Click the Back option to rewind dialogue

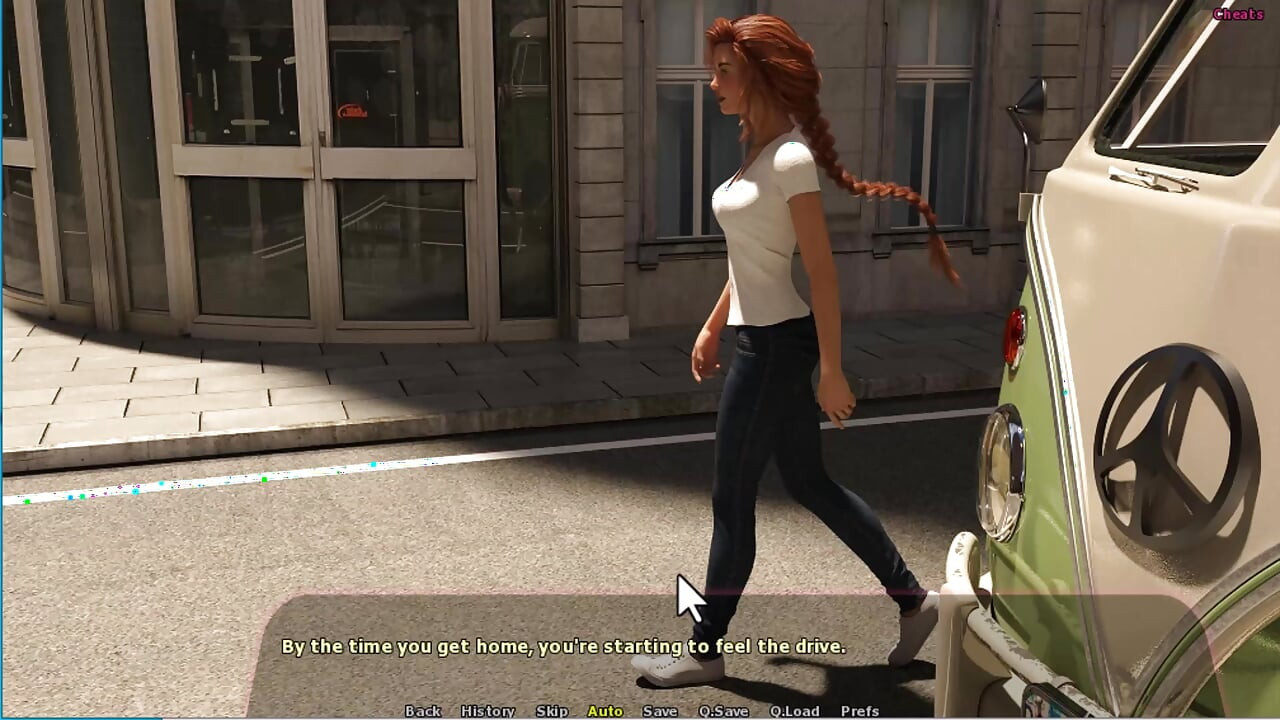pos(423,710)
